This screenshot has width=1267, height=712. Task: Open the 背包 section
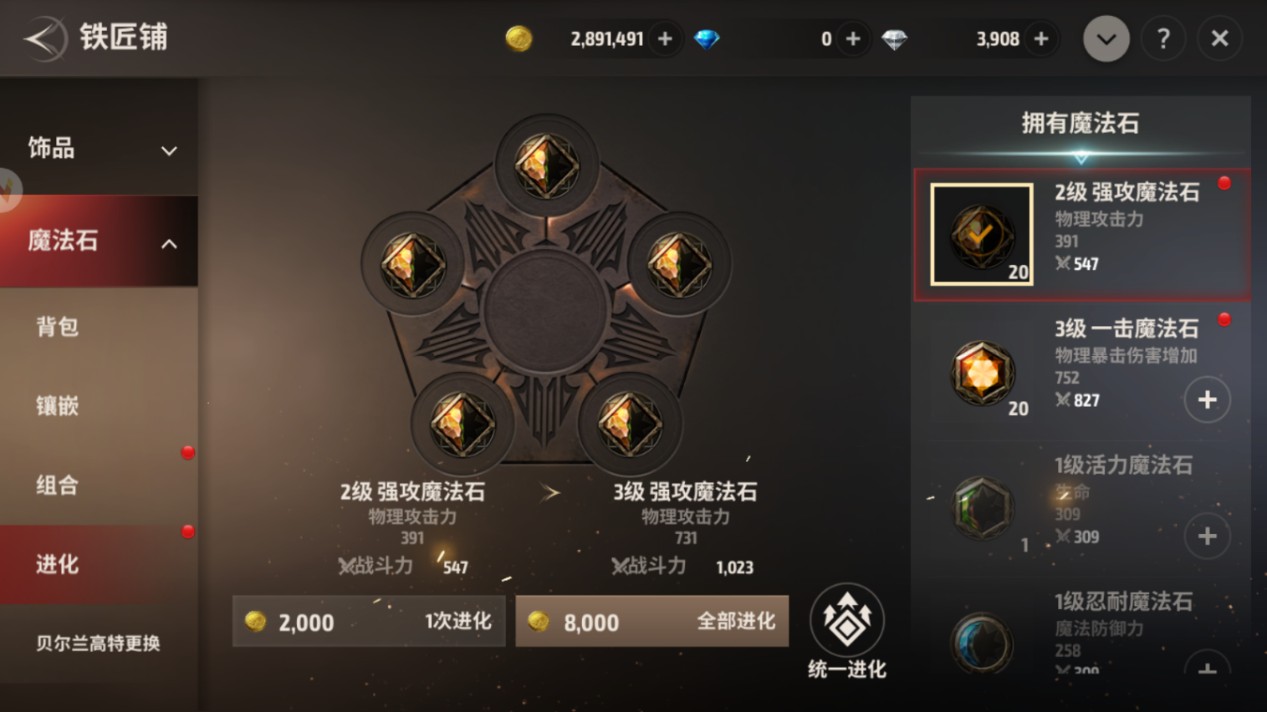pyautogui.click(x=98, y=327)
